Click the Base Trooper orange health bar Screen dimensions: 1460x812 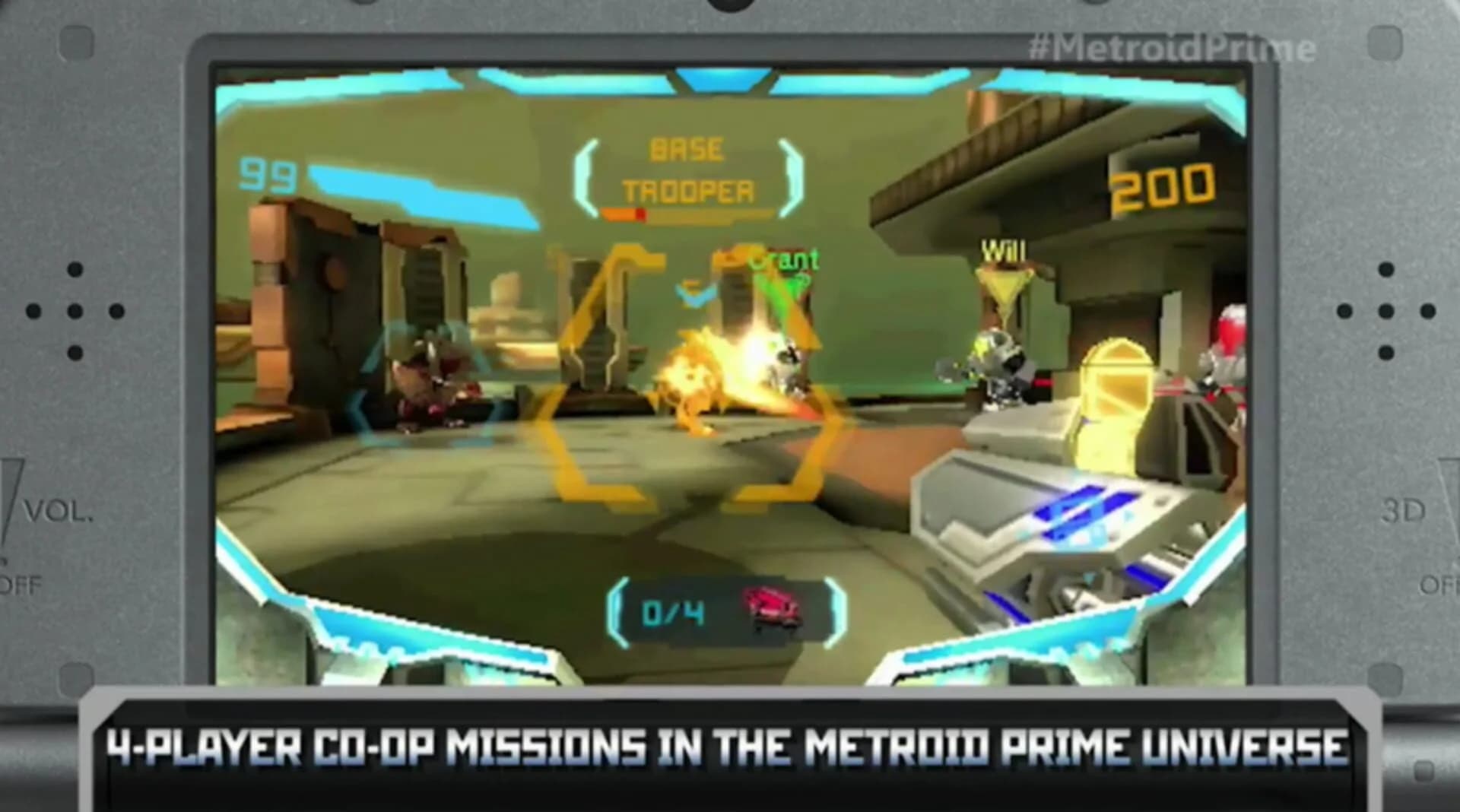(624, 215)
